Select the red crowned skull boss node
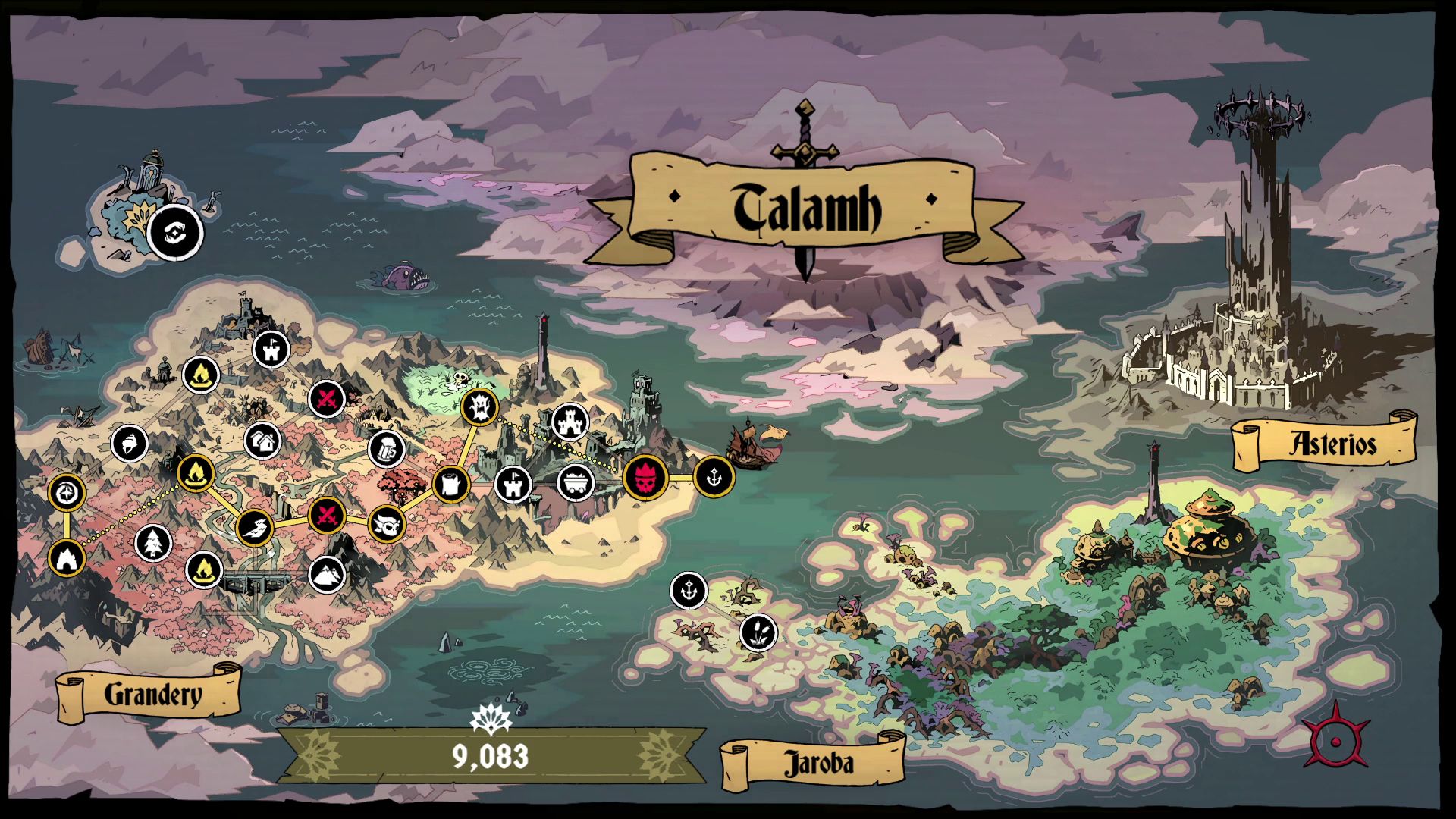Viewport: 1456px width, 819px height. [x=645, y=478]
